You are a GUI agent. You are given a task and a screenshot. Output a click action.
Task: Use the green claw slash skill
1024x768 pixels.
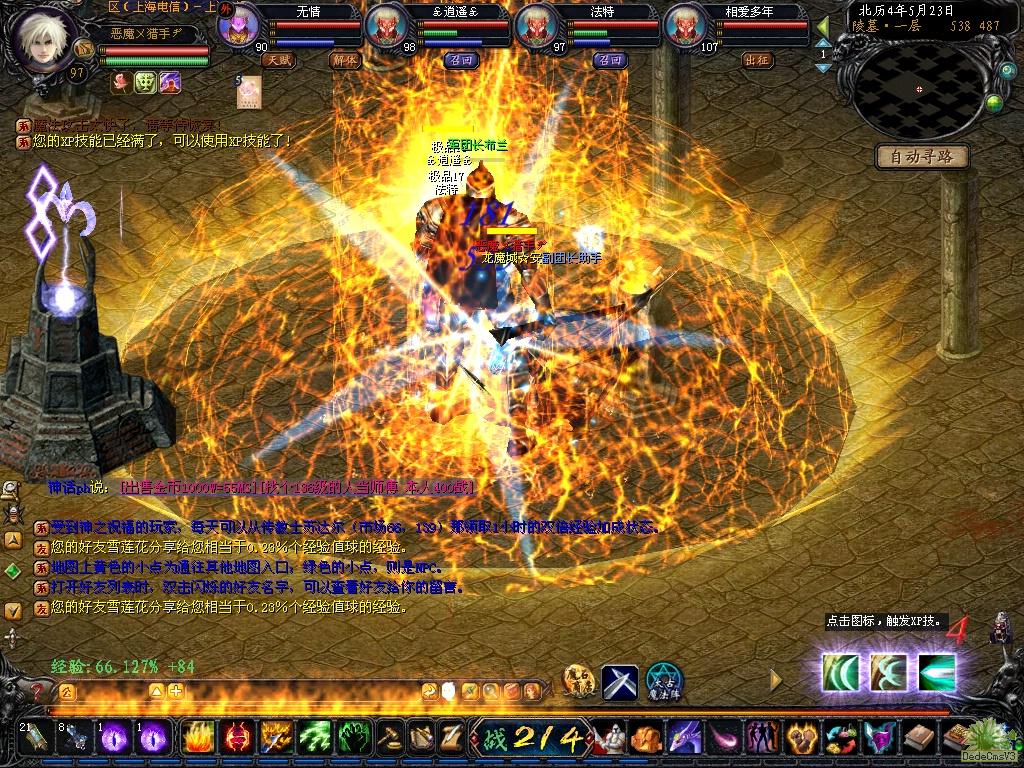(315, 738)
